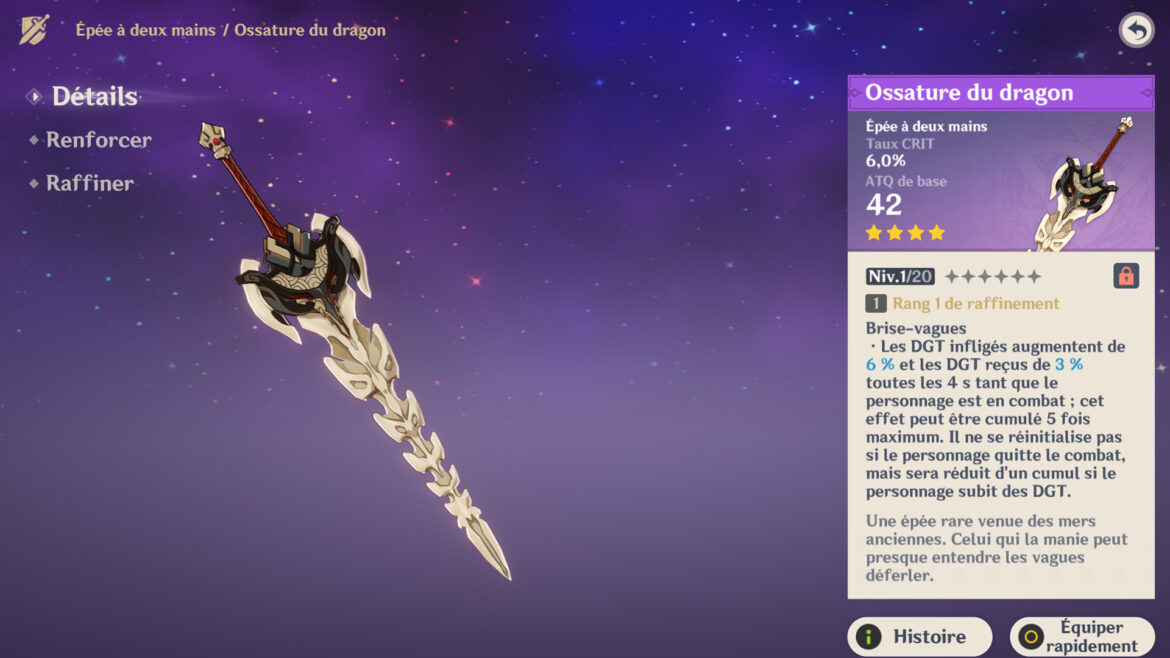Screen dimensions: 1170x658
Task: Toggle the weapon lock icon
Action: pyautogui.click(x=1126, y=276)
